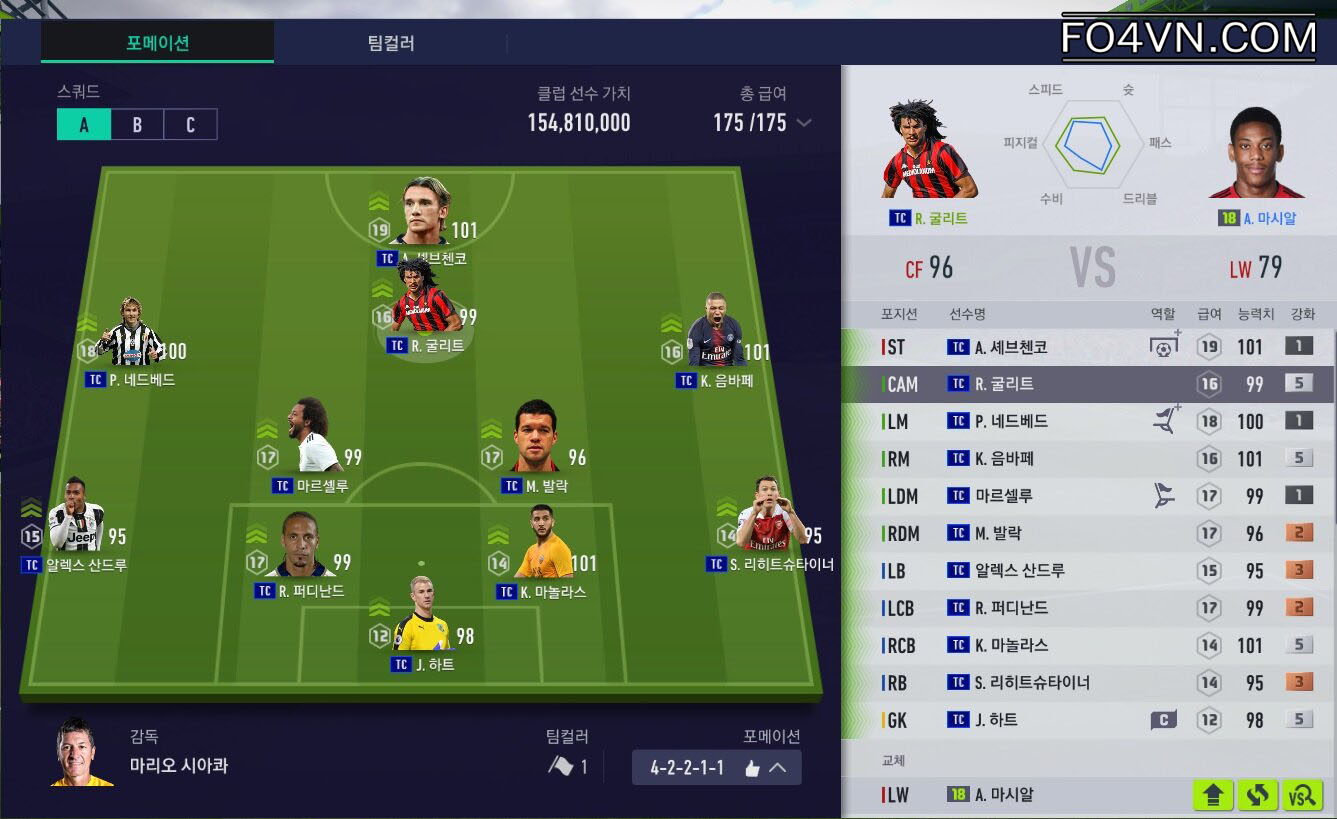Screen dimensions: 1337x819
Task: Choose squad B
Action: [x=137, y=124]
